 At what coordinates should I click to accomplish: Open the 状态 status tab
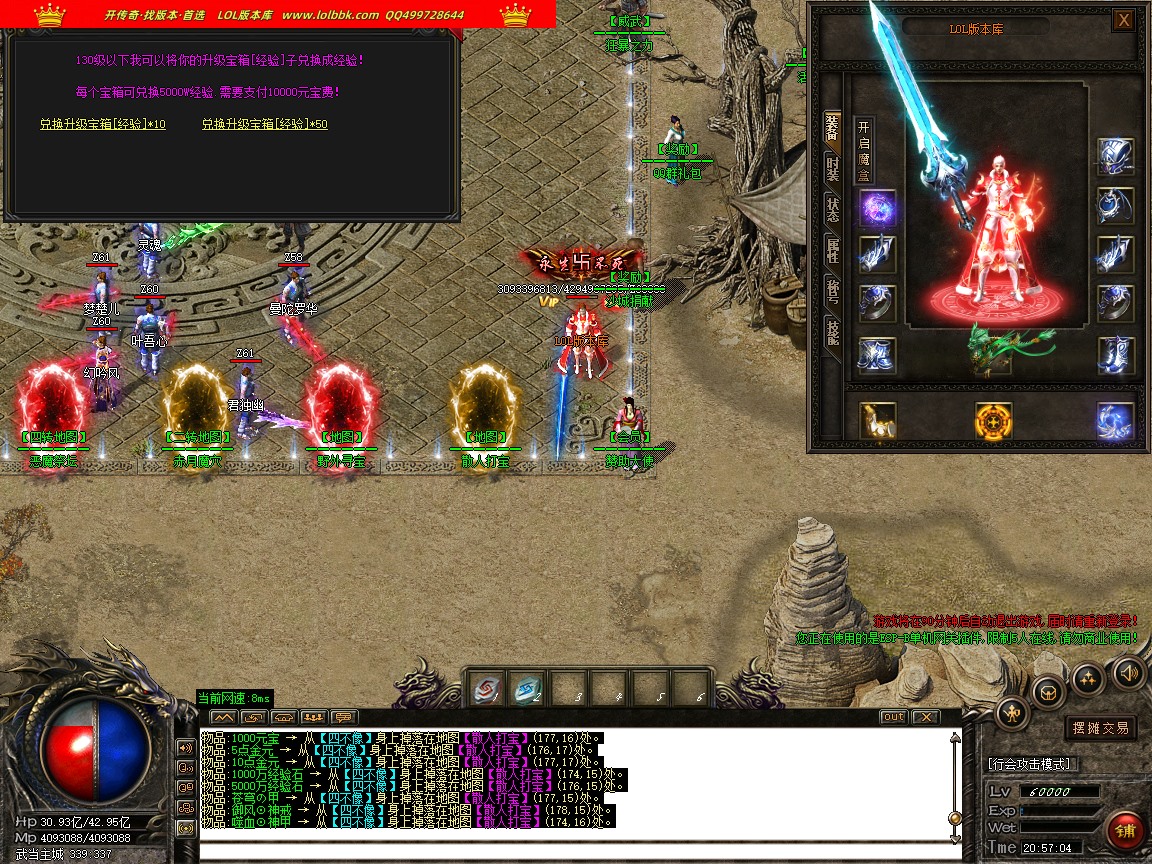pos(833,209)
